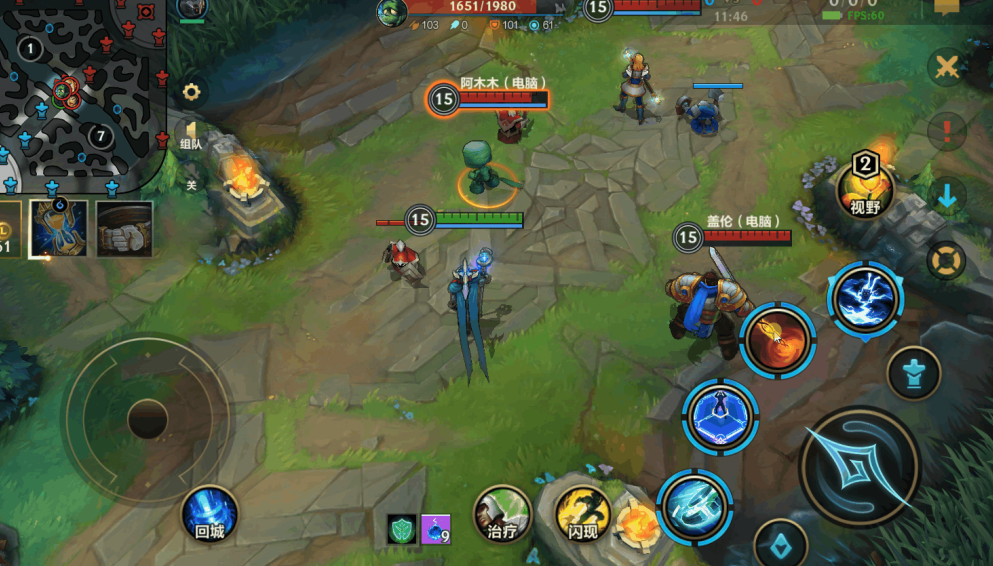Tap the 组队 team voice speaker button

(190, 134)
